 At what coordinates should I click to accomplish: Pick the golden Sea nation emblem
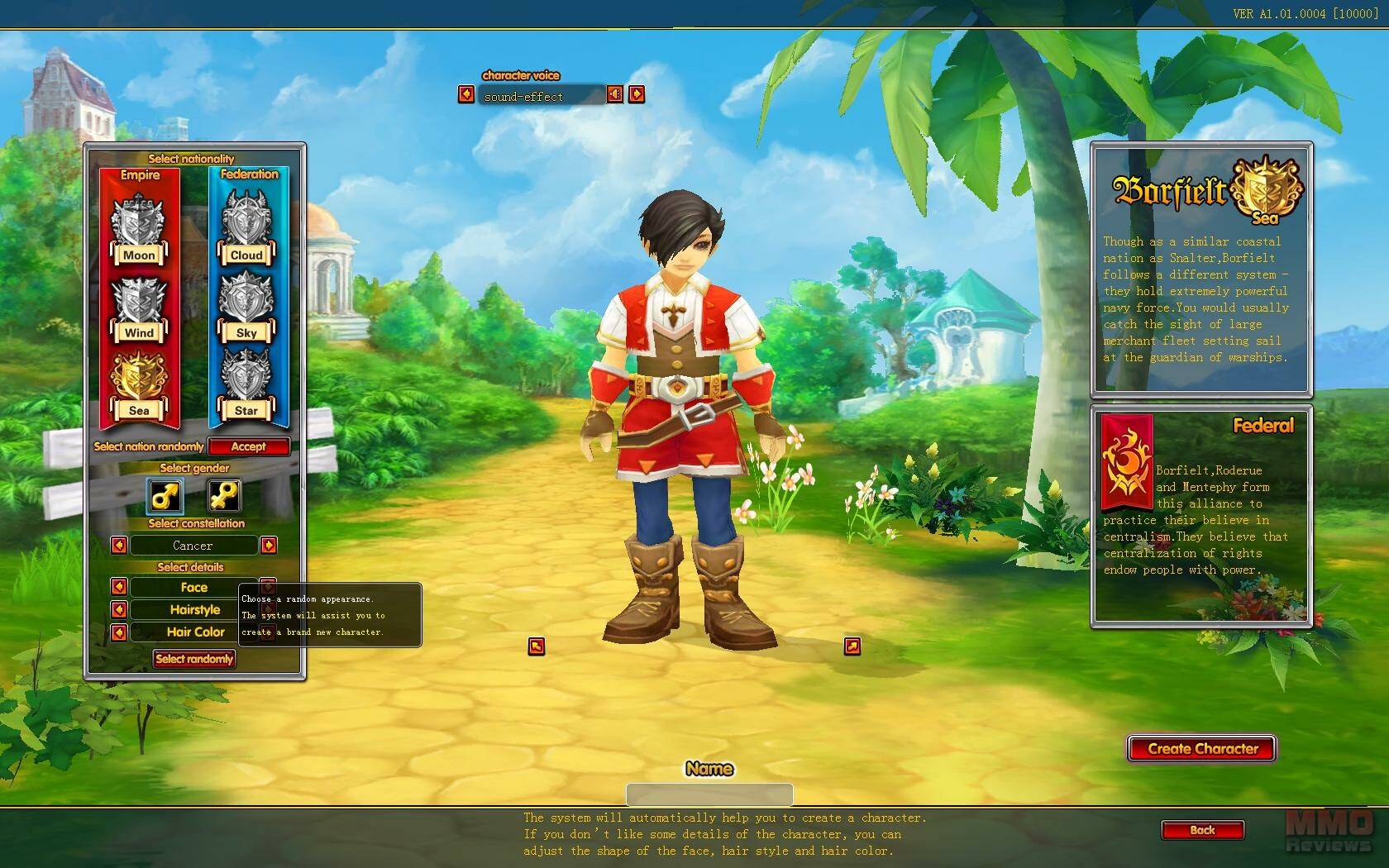click(x=138, y=384)
